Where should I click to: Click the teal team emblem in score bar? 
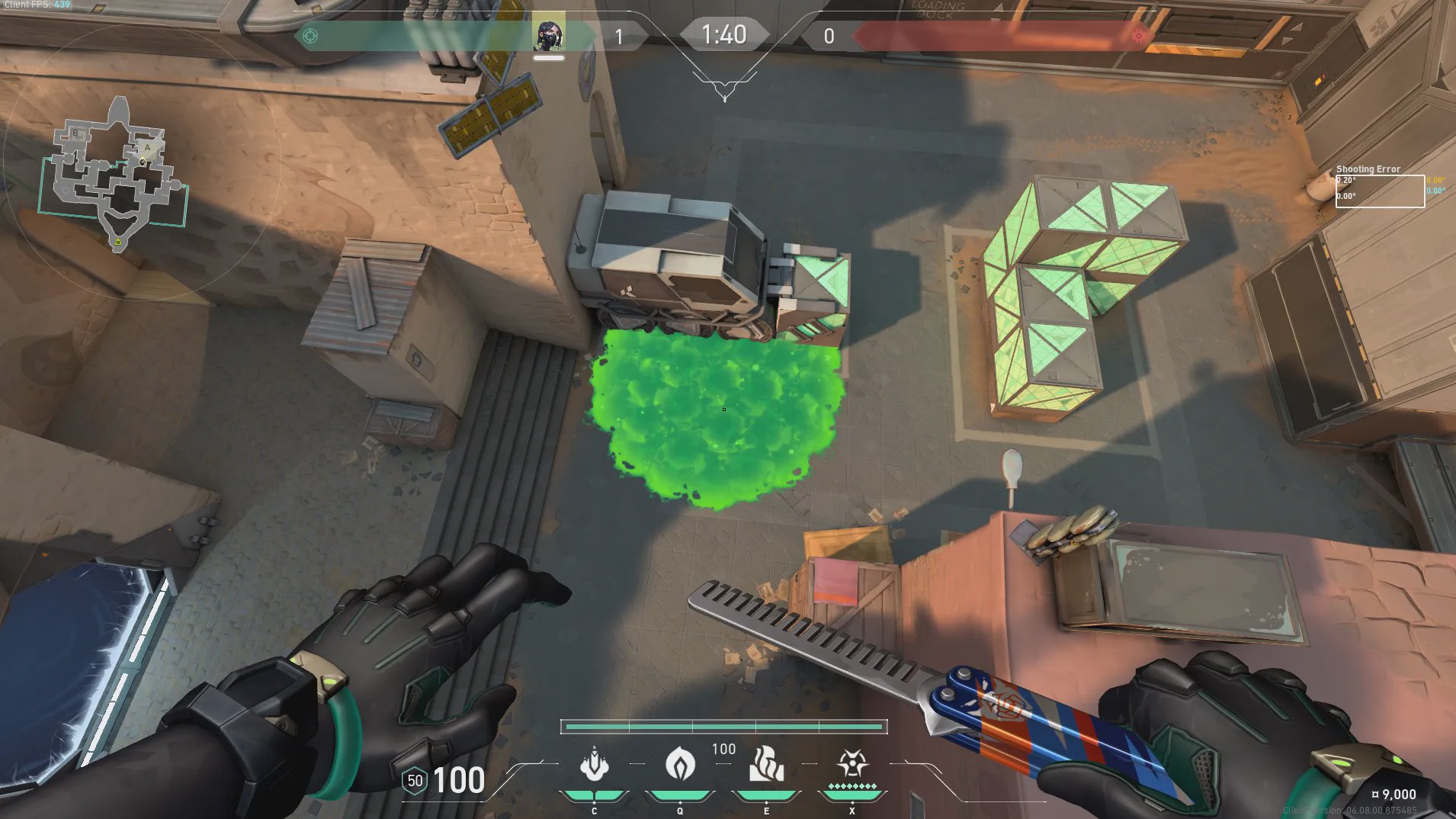point(310,36)
